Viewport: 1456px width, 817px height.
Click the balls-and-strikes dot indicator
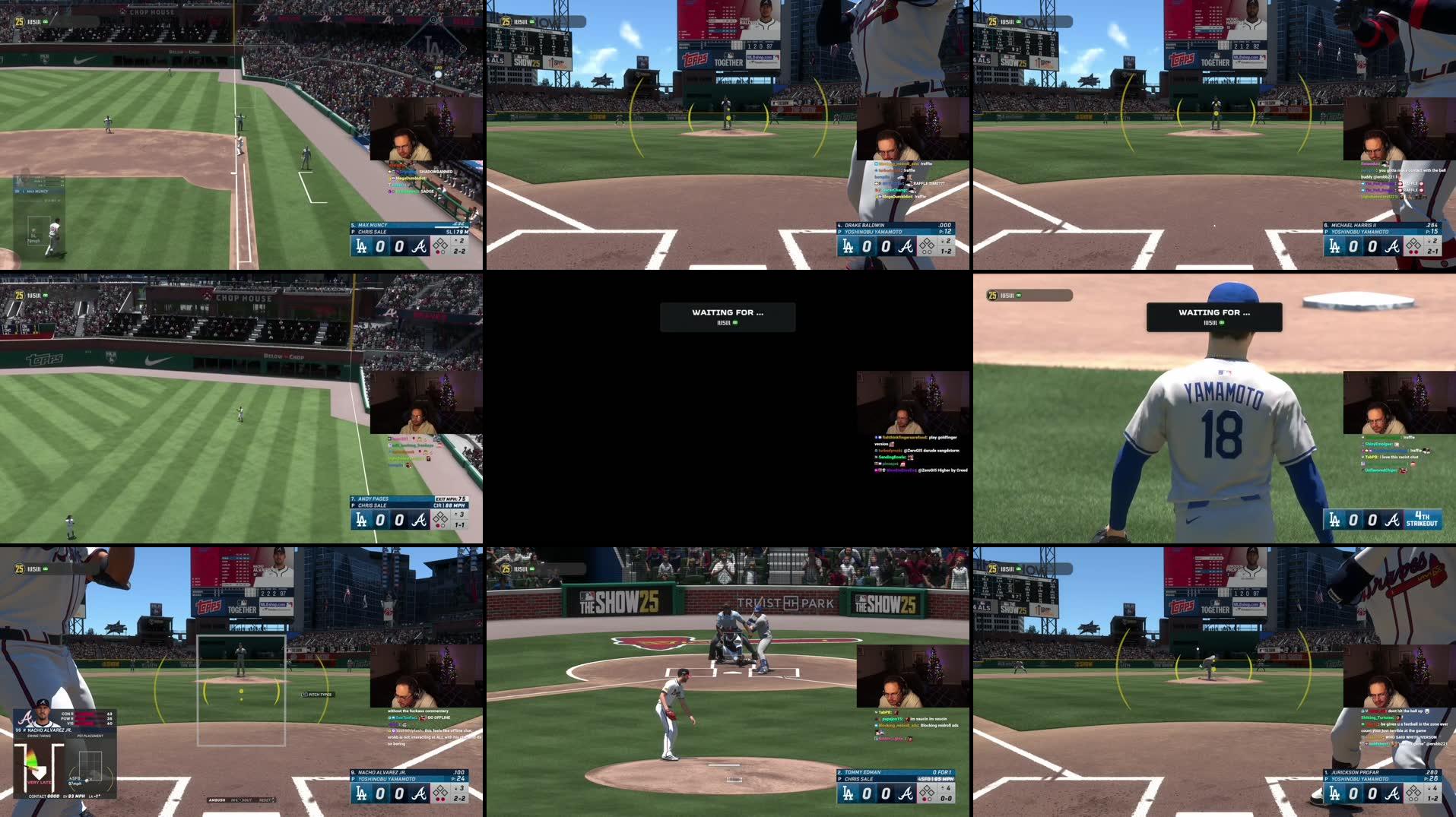coord(439,799)
